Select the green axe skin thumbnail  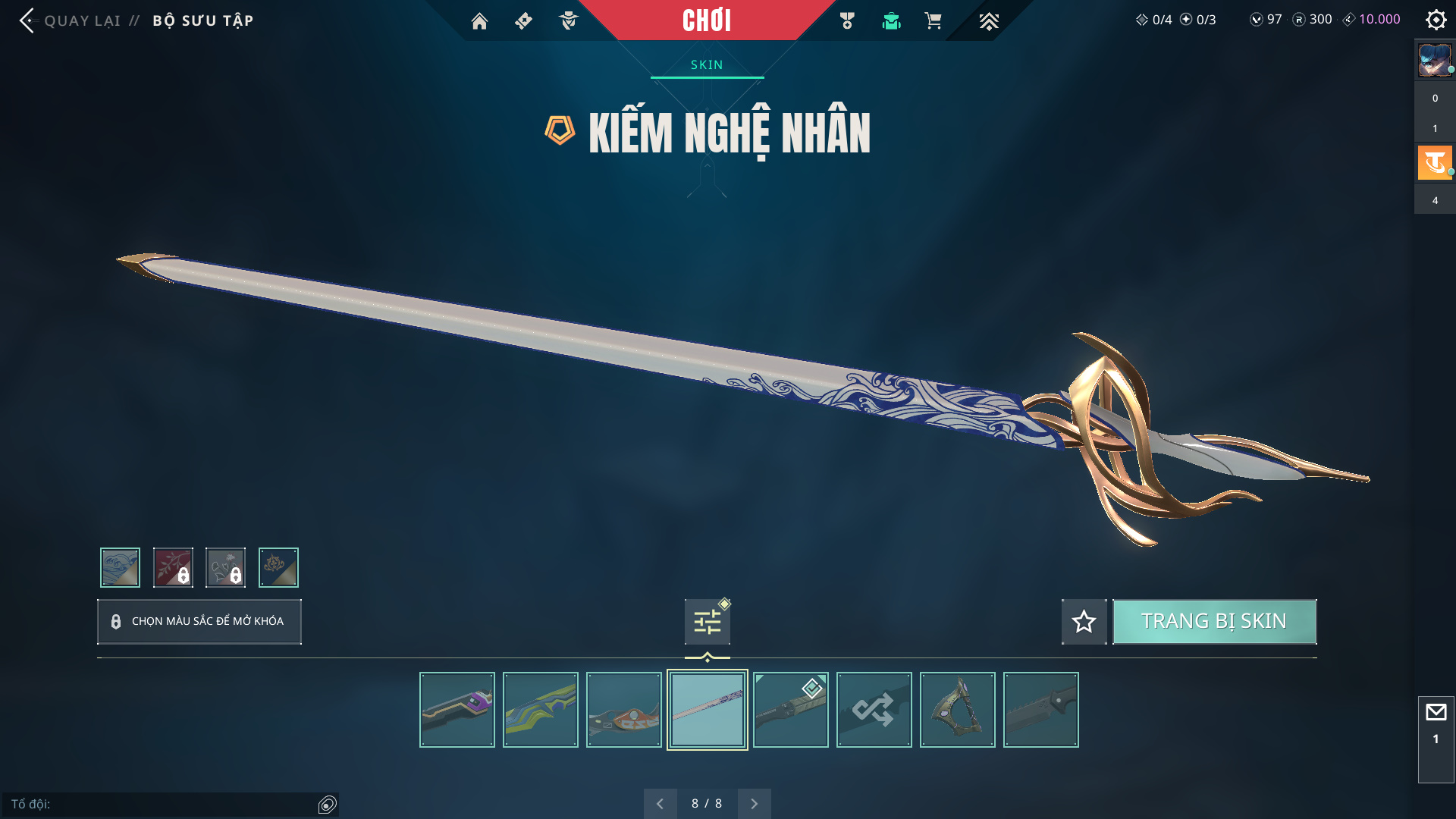coord(958,710)
